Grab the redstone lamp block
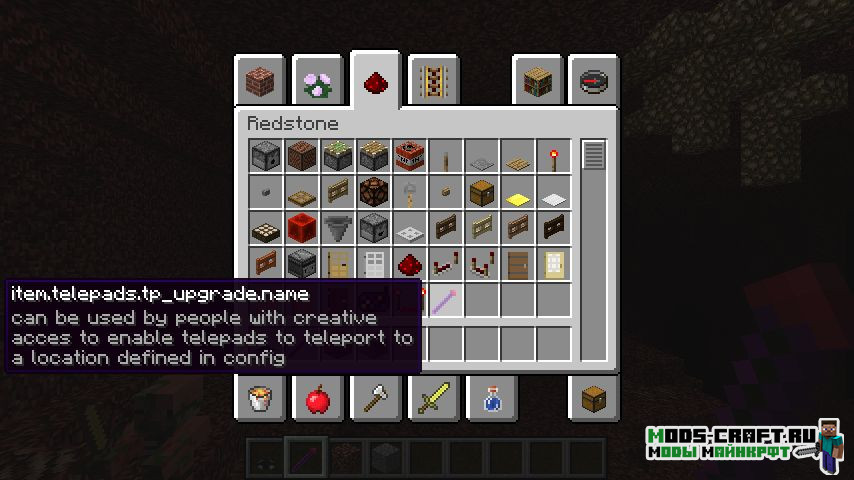This screenshot has width=854, height=480. click(x=373, y=192)
